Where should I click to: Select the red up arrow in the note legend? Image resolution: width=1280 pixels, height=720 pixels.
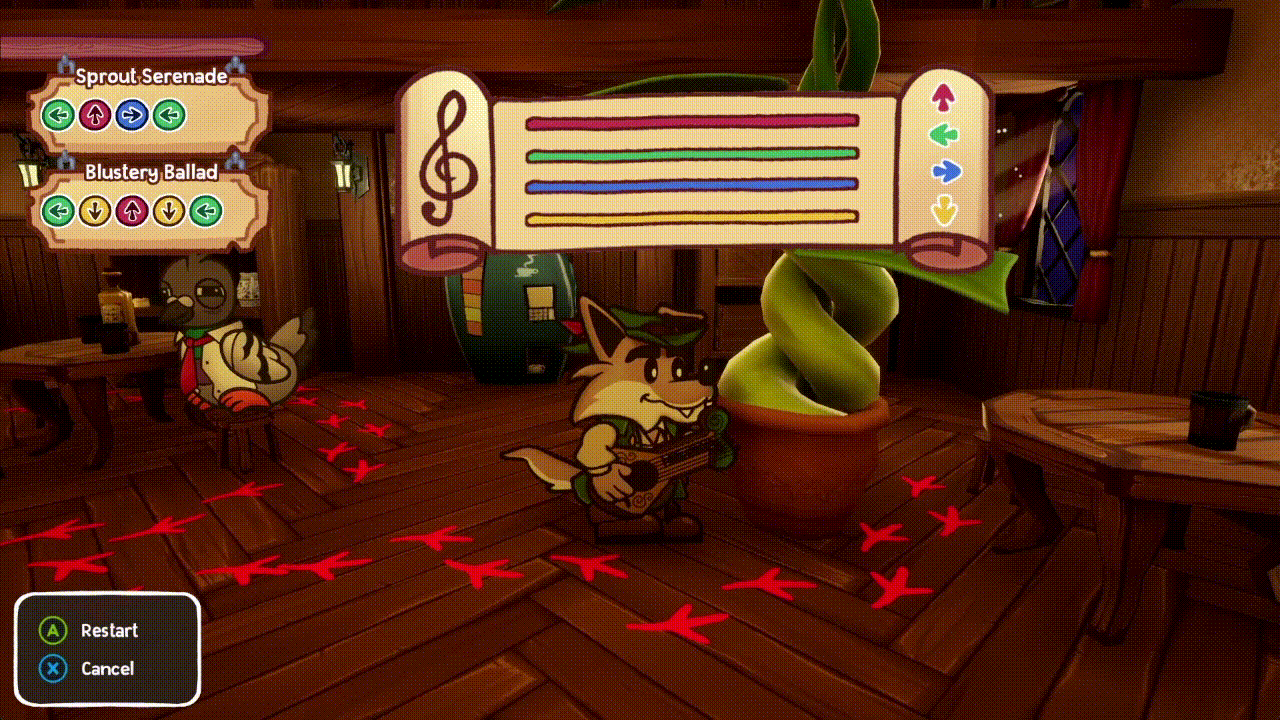(x=944, y=96)
